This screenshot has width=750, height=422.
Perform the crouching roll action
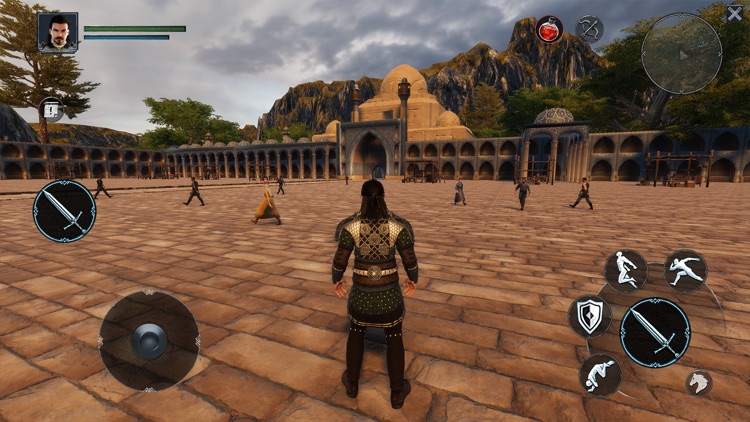tap(600, 374)
